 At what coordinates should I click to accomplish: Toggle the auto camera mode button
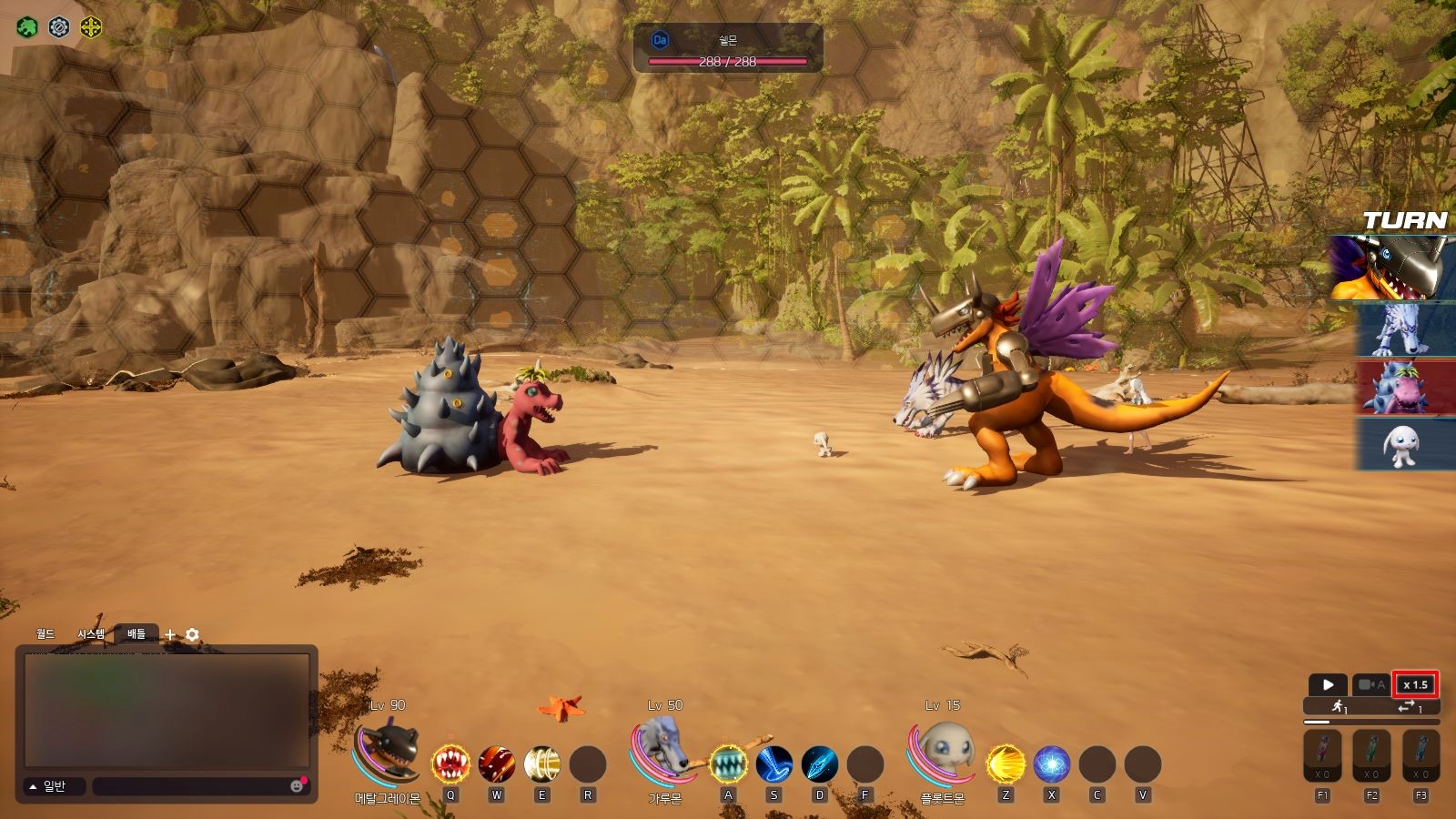click(1370, 684)
